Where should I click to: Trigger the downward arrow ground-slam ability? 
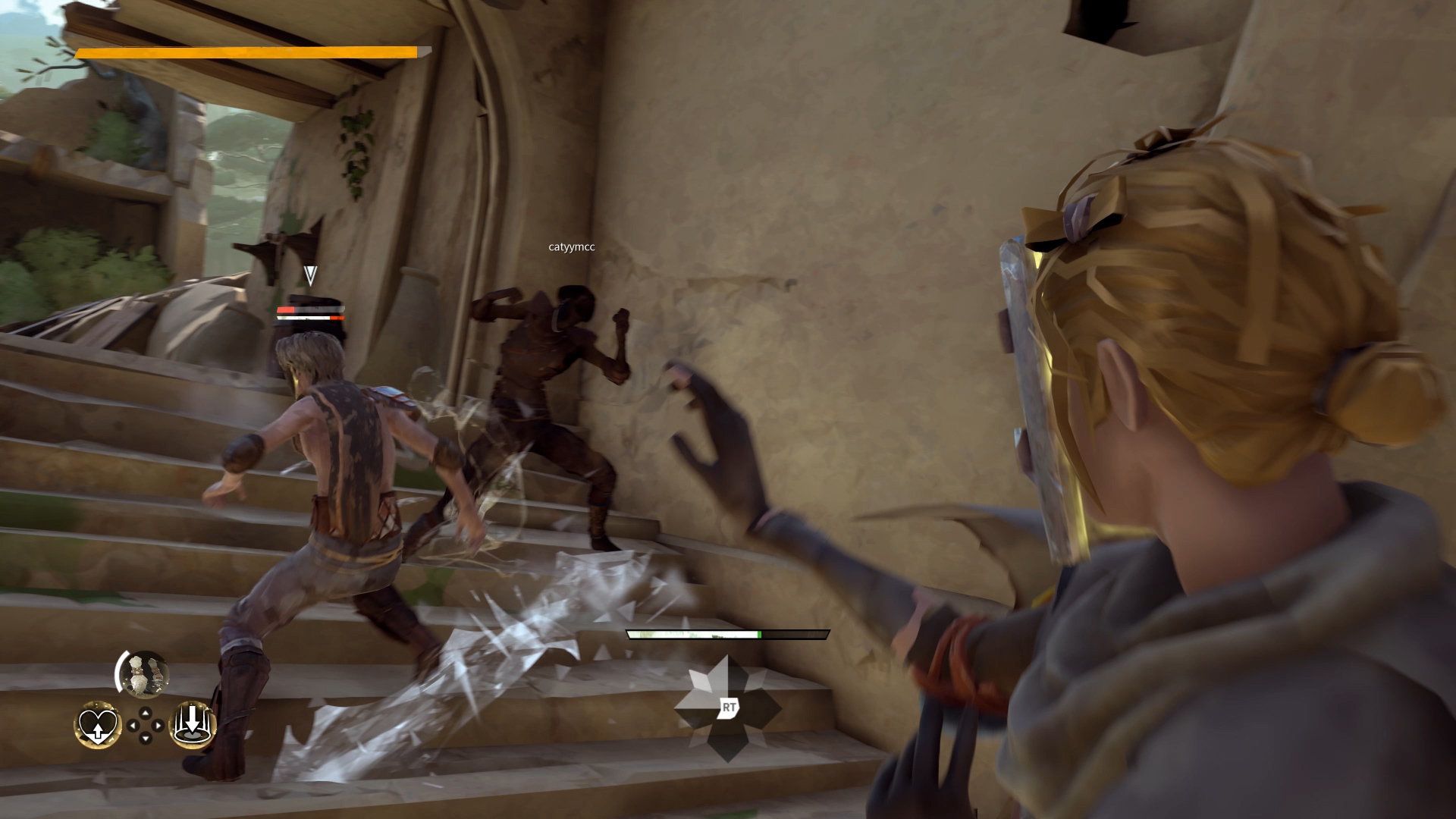click(x=191, y=725)
